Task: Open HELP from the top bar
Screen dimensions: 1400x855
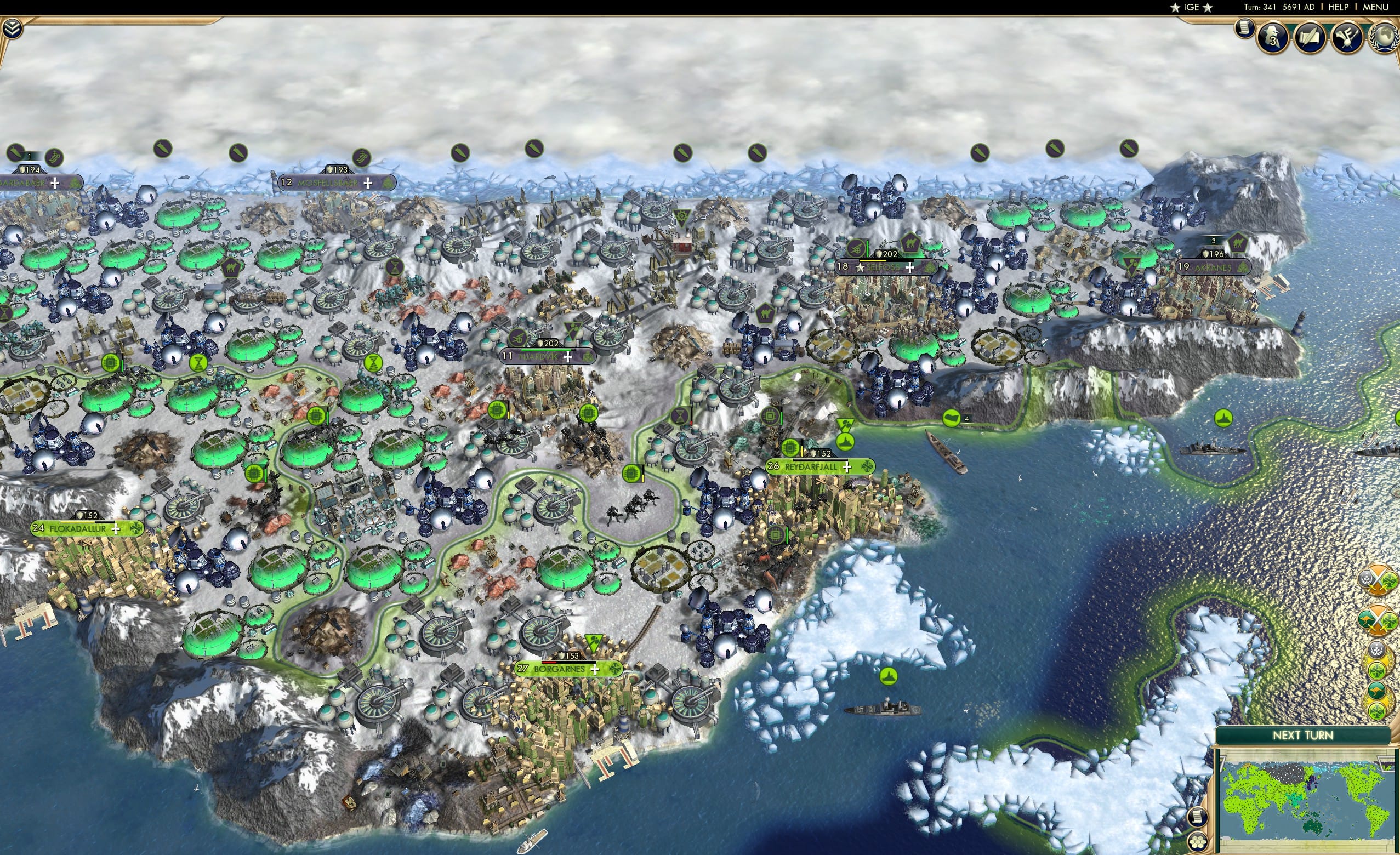Action: (x=1338, y=7)
